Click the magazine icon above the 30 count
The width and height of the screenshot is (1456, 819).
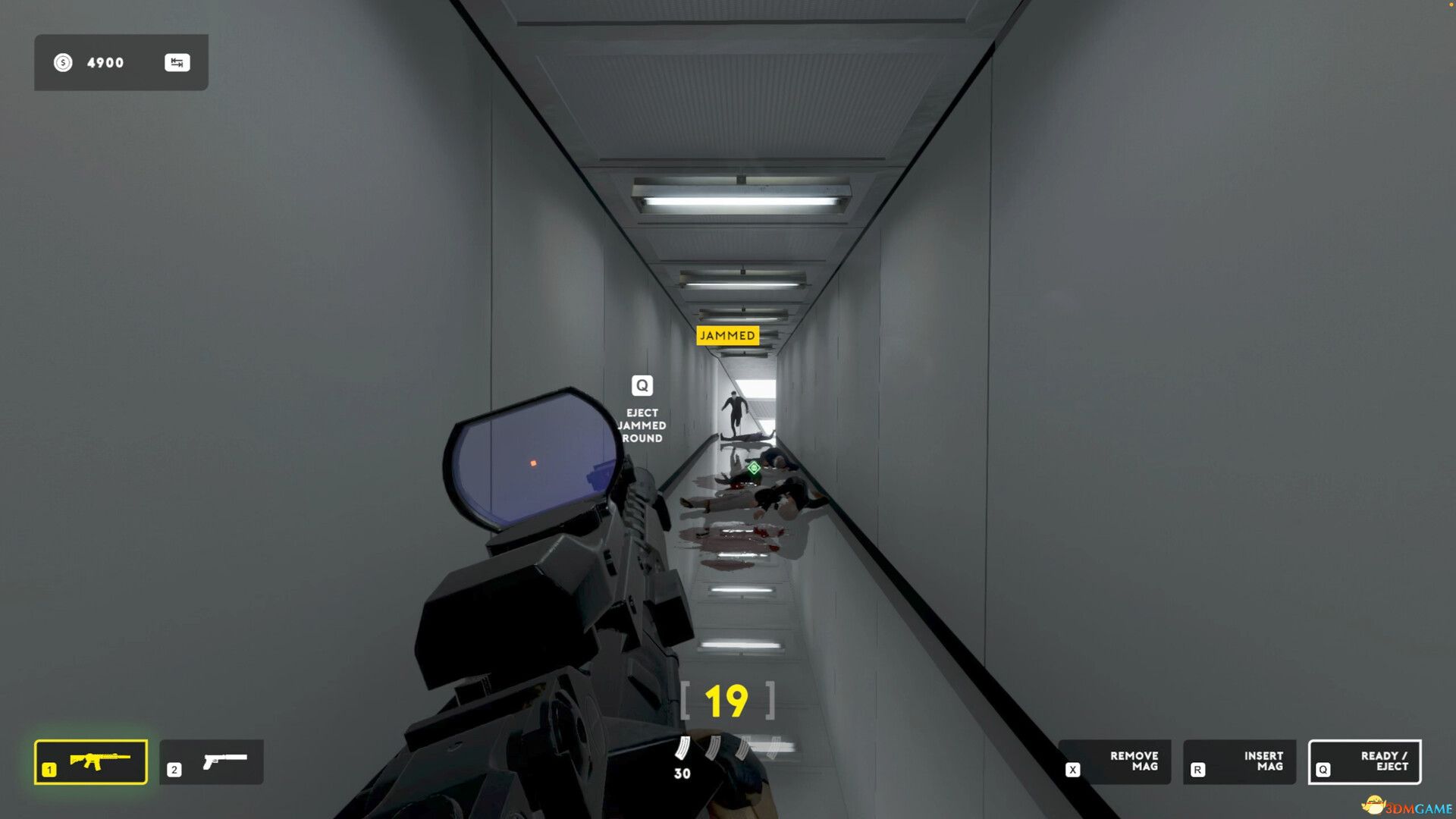[x=682, y=747]
